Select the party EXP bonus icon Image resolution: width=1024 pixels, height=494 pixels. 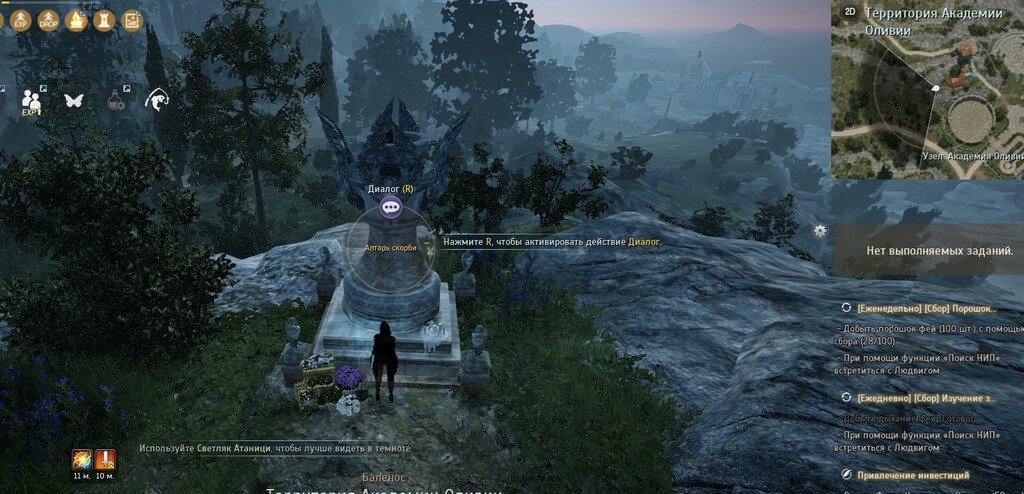[x=32, y=100]
